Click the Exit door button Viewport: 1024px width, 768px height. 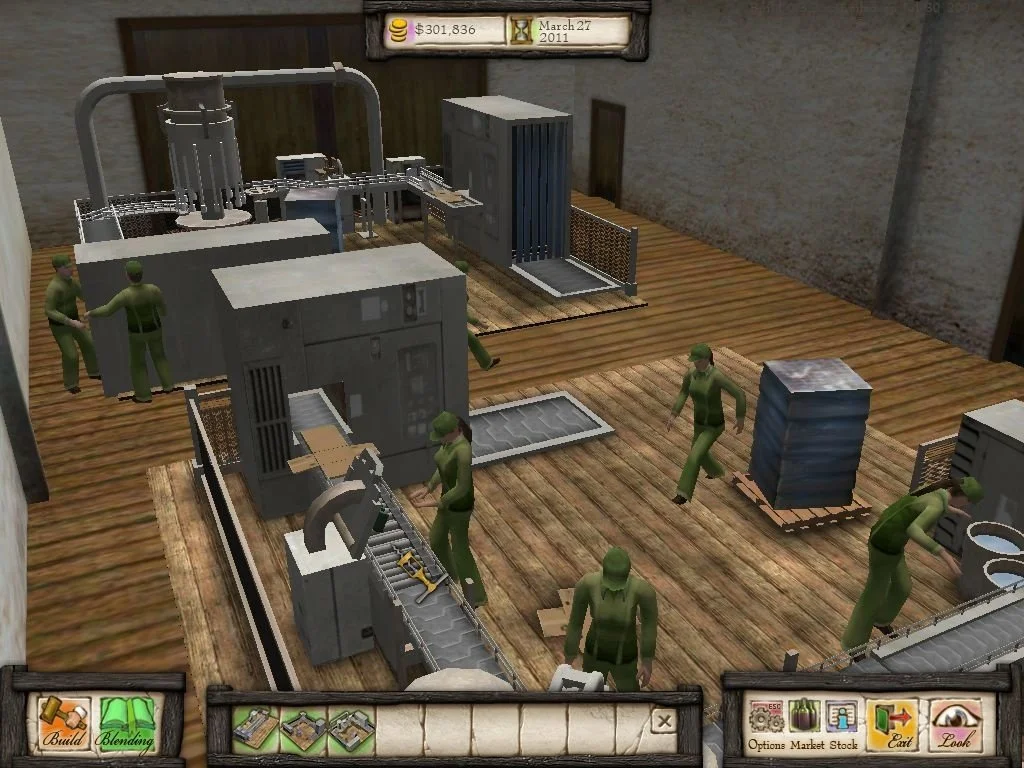point(892,724)
